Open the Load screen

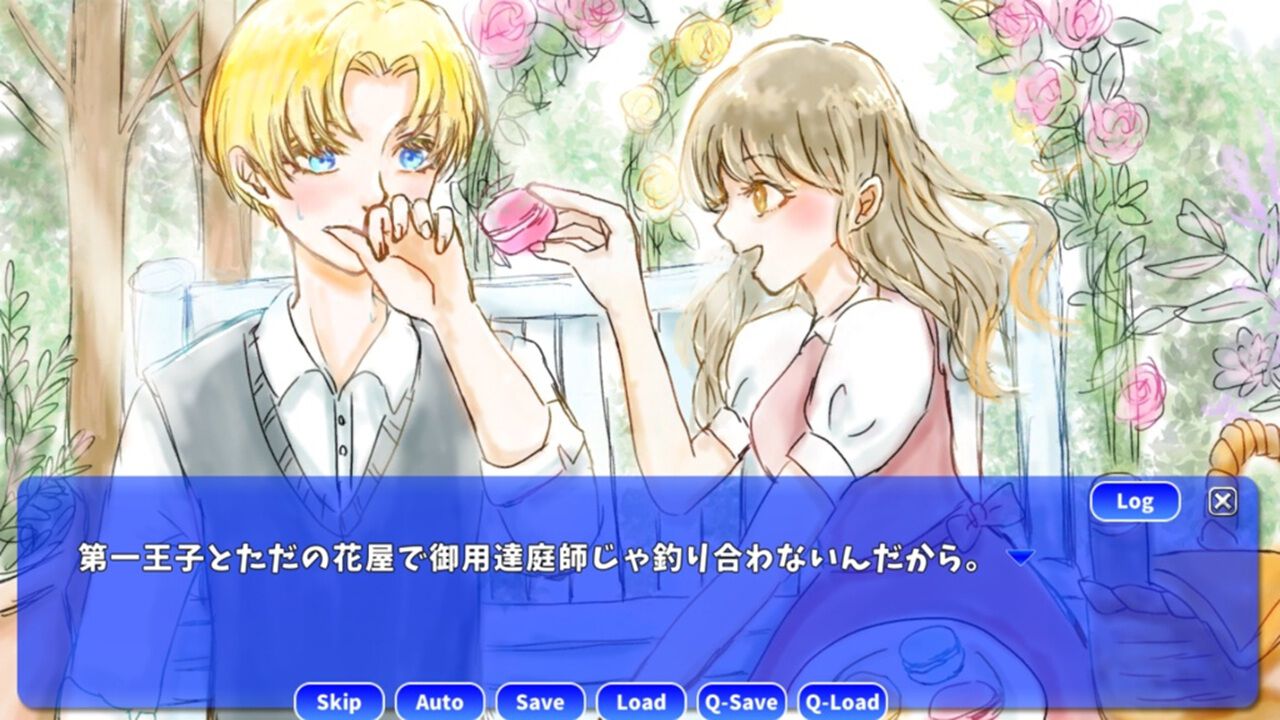[x=641, y=702]
